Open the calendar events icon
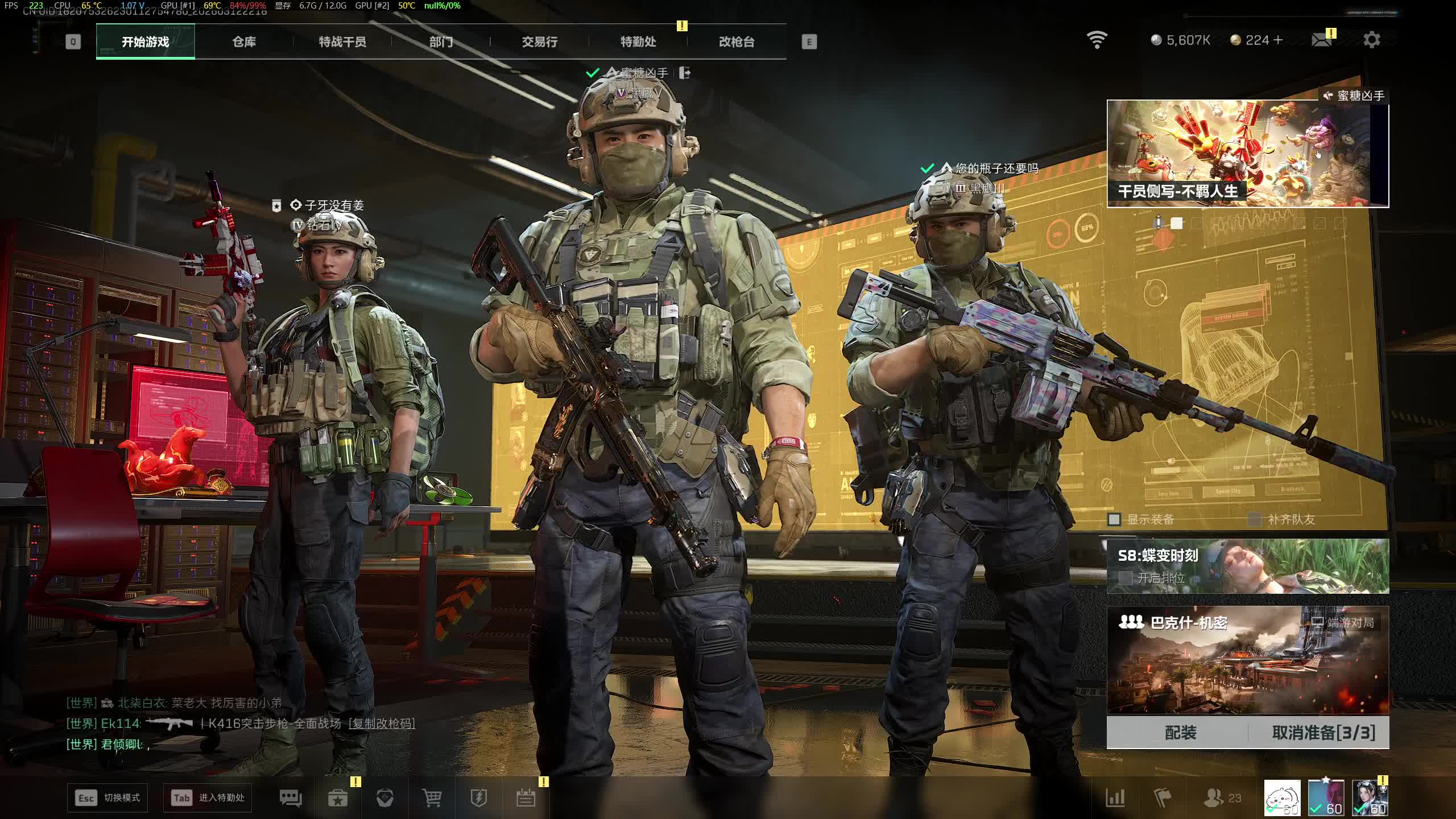This screenshot has height=819, width=1456. (526, 798)
